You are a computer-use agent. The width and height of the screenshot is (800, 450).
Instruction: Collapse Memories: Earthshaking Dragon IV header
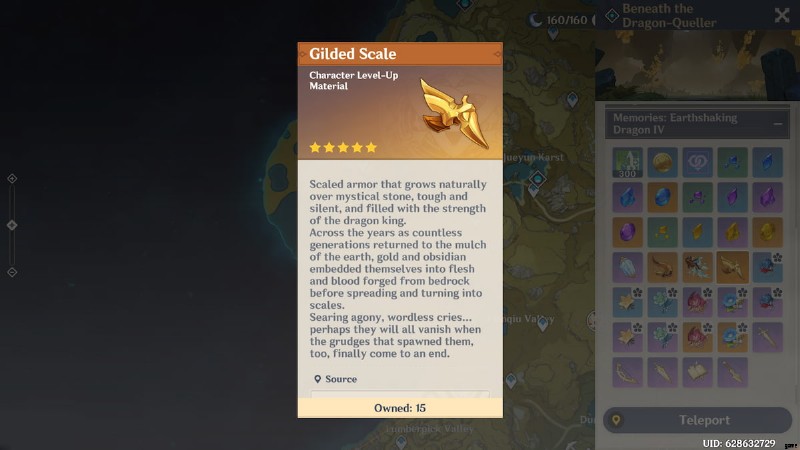[778, 123]
